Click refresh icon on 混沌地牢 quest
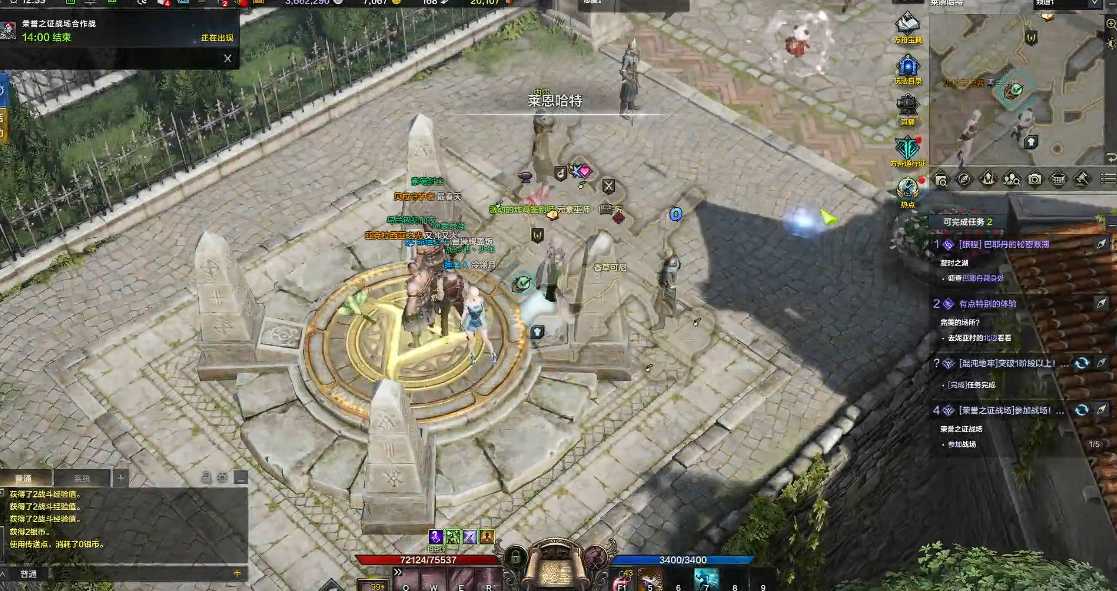 tap(1081, 363)
